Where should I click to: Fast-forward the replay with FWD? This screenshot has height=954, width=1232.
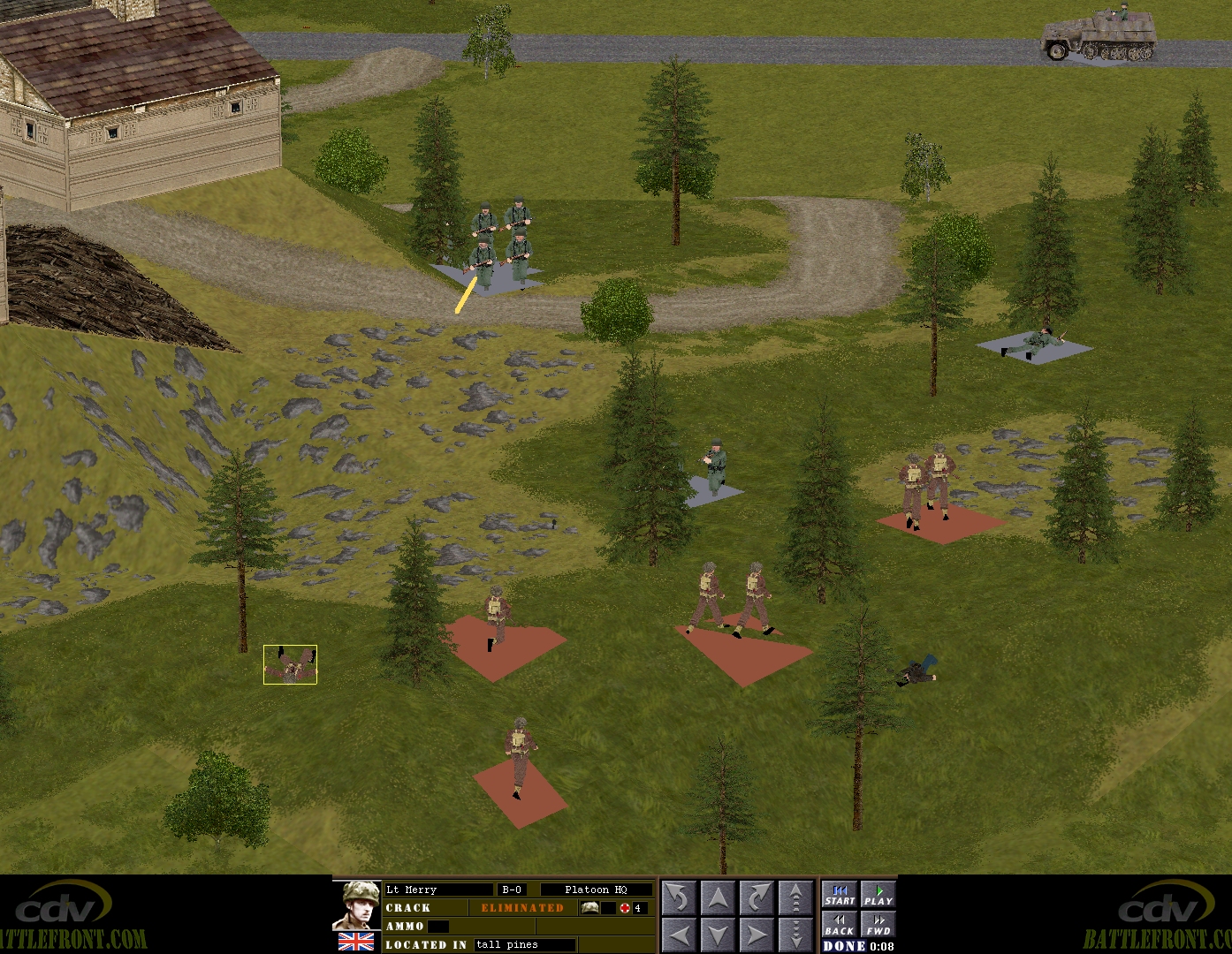pyautogui.click(x=878, y=924)
